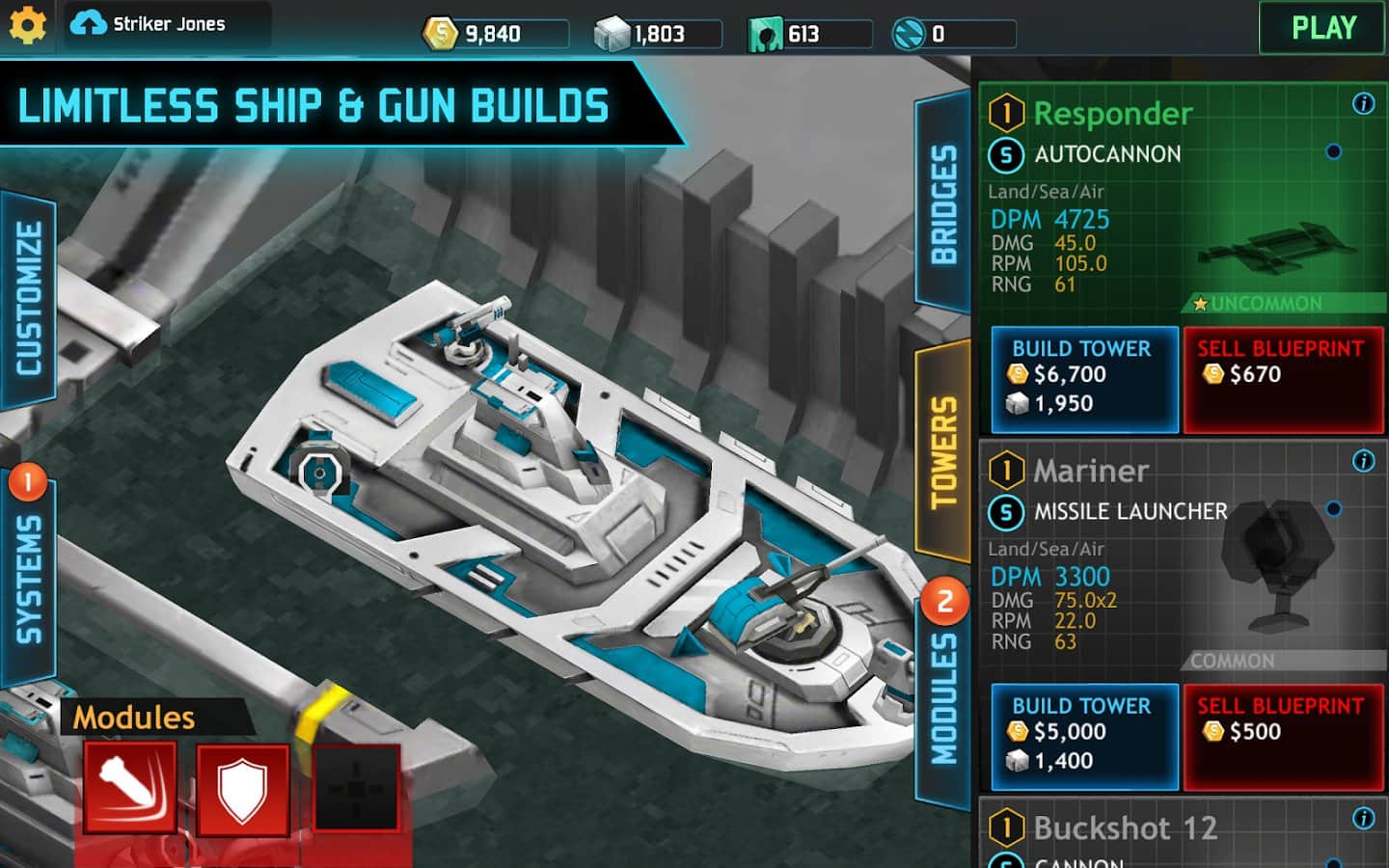This screenshot has height=868, width=1389.
Task: Select the shield module slot
Action: [242, 789]
